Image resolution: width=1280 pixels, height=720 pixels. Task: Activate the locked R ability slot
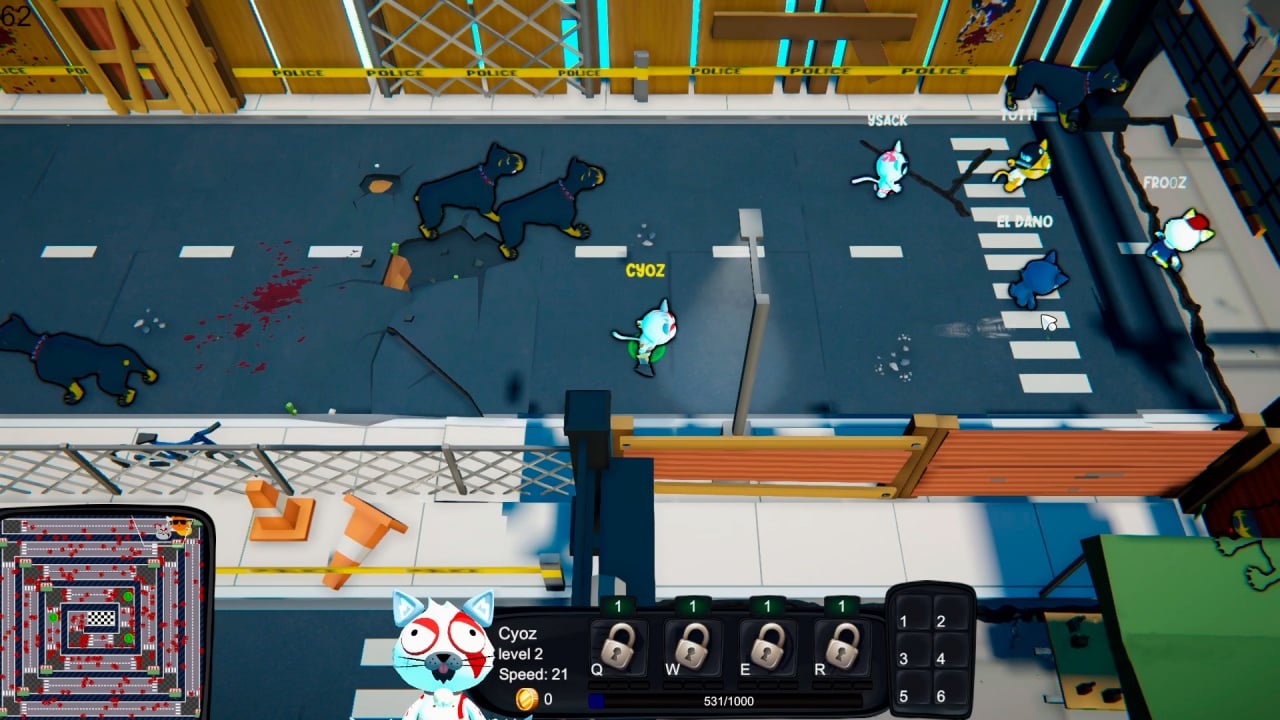pos(842,647)
